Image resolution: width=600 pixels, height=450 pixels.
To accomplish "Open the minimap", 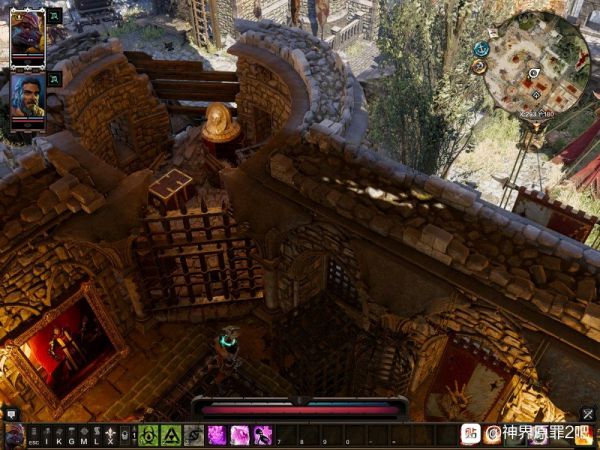I will pyautogui.click(x=535, y=63).
